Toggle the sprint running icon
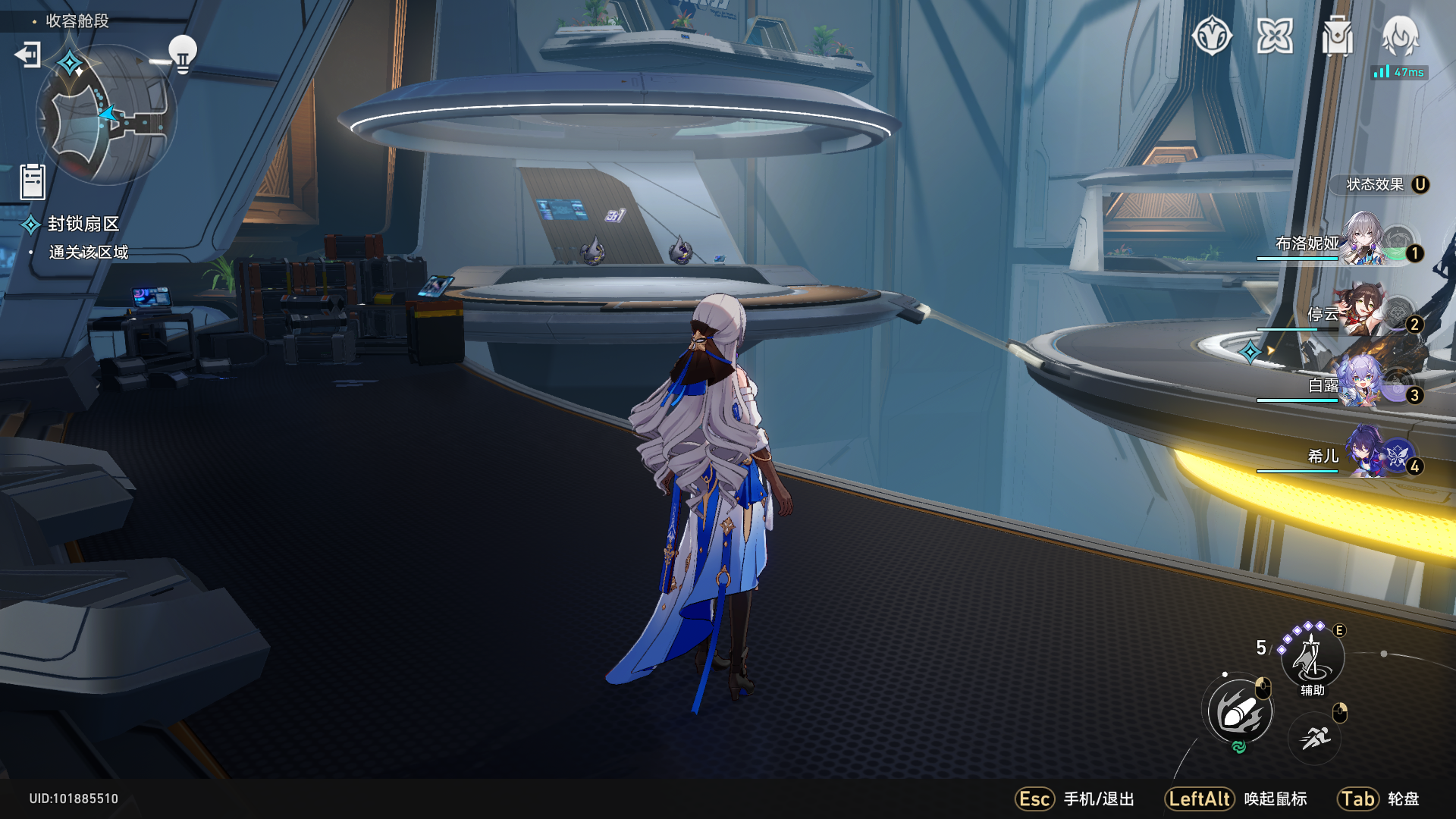The height and width of the screenshot is (819, 1456). click(1315, 737)
